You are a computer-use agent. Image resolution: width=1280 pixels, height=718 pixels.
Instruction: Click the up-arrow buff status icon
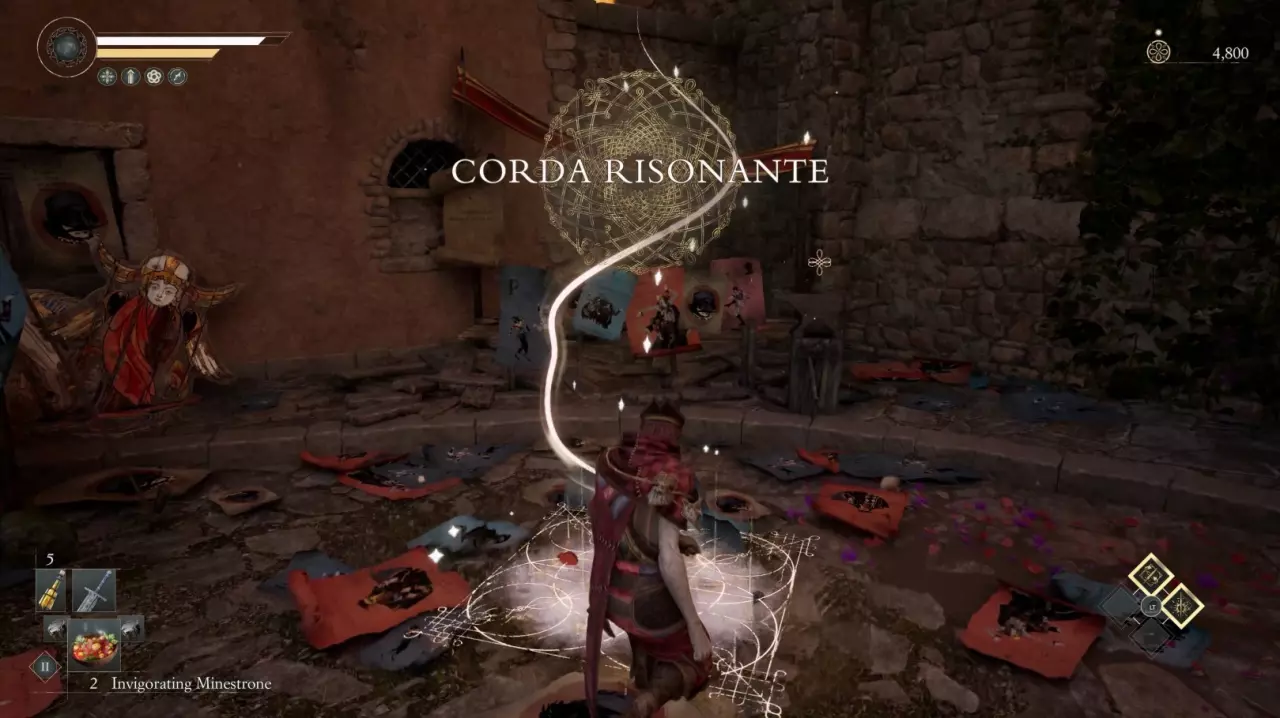coord(130,76)
